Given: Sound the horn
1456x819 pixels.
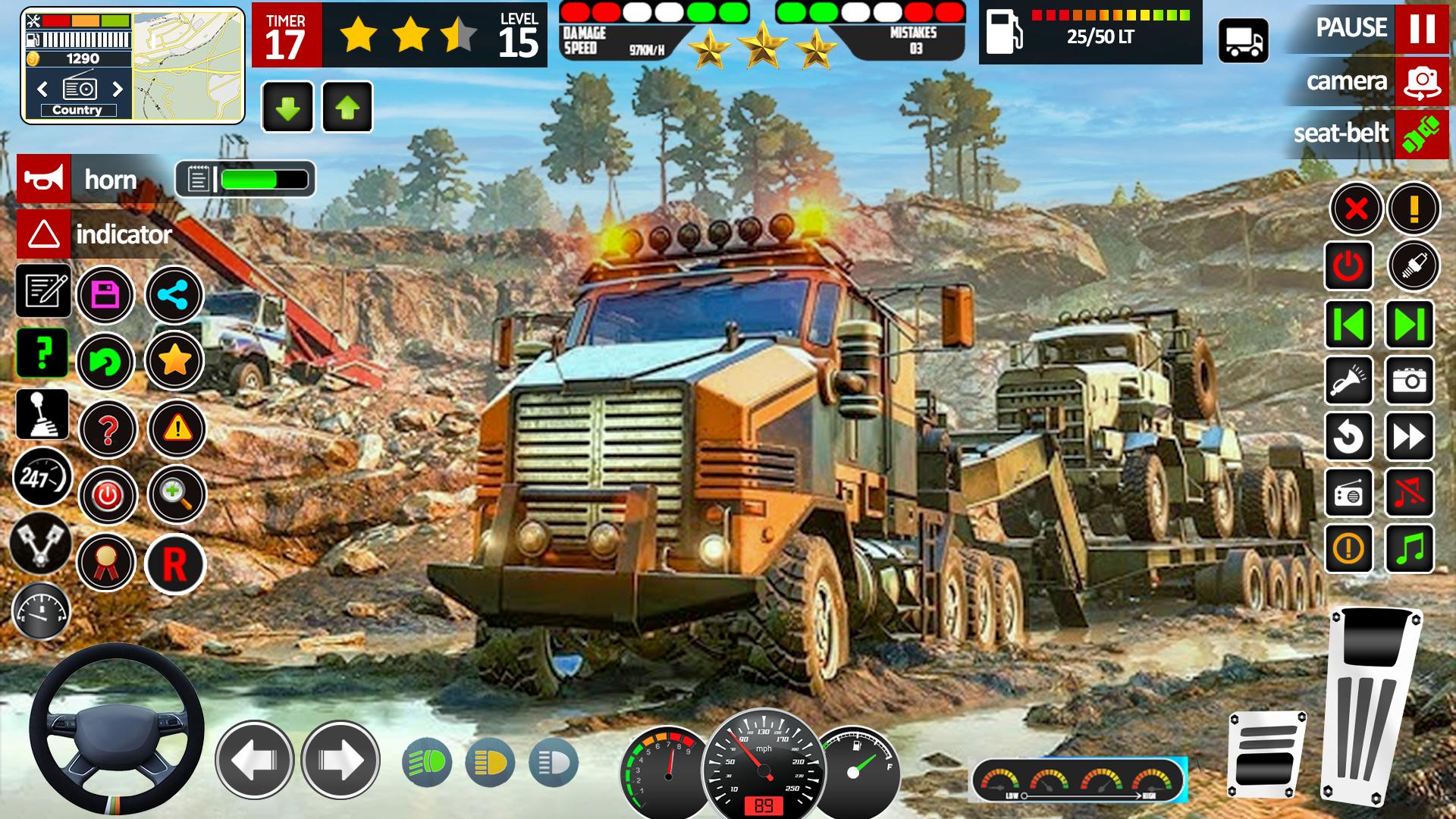Looking at the screenshot, I should coord(44,180).
